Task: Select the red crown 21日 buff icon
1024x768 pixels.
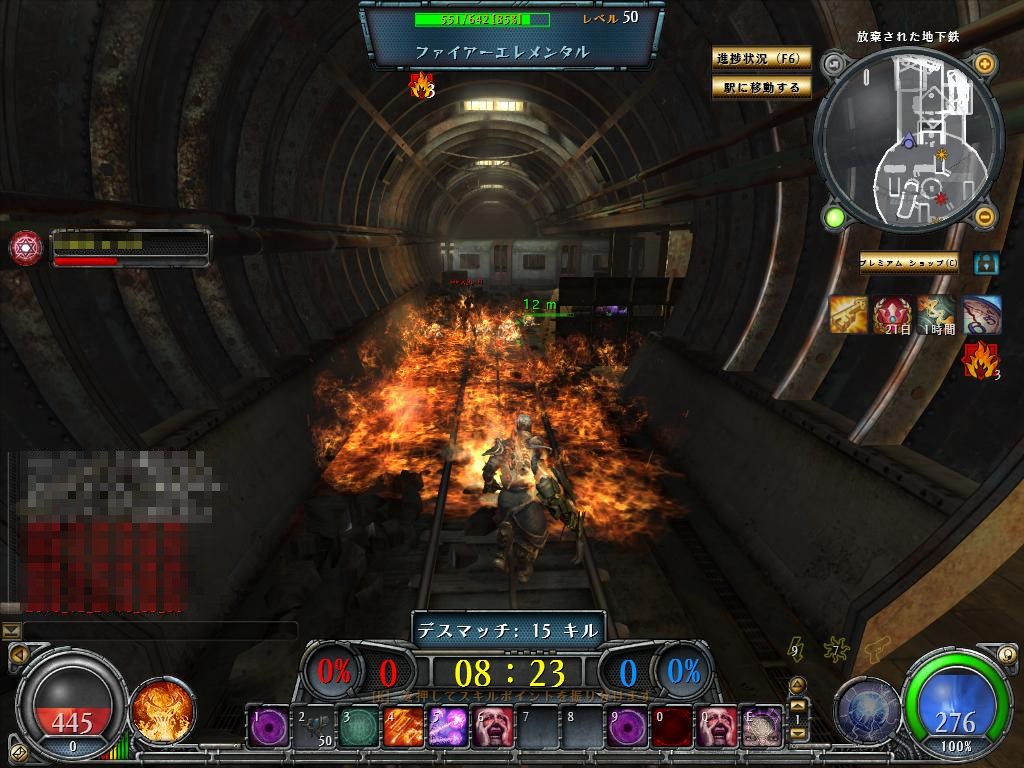Action: pyautogui.click(x=892, y=314)
